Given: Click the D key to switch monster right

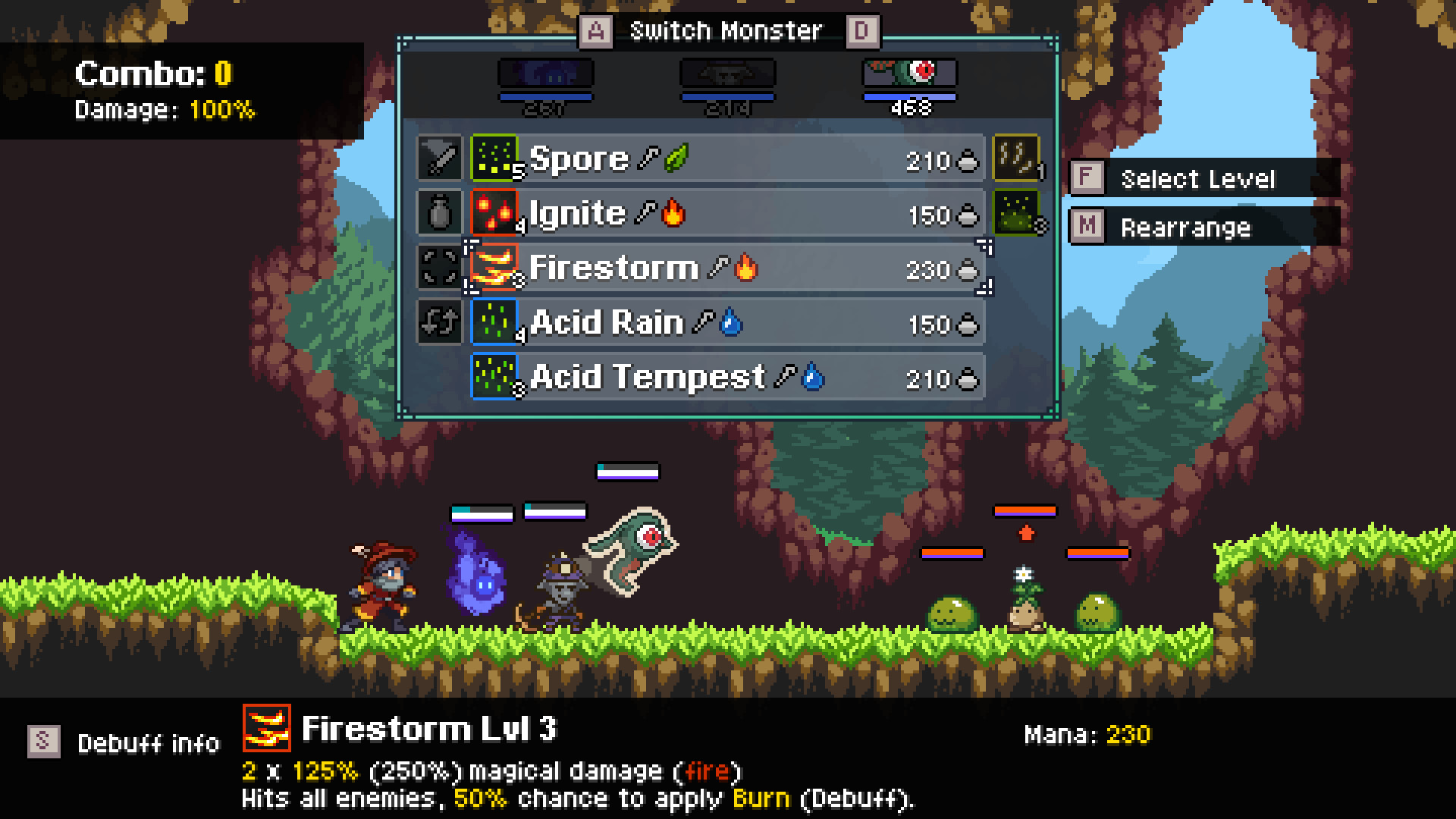Looking at the screenshot, I should (864, 30).
